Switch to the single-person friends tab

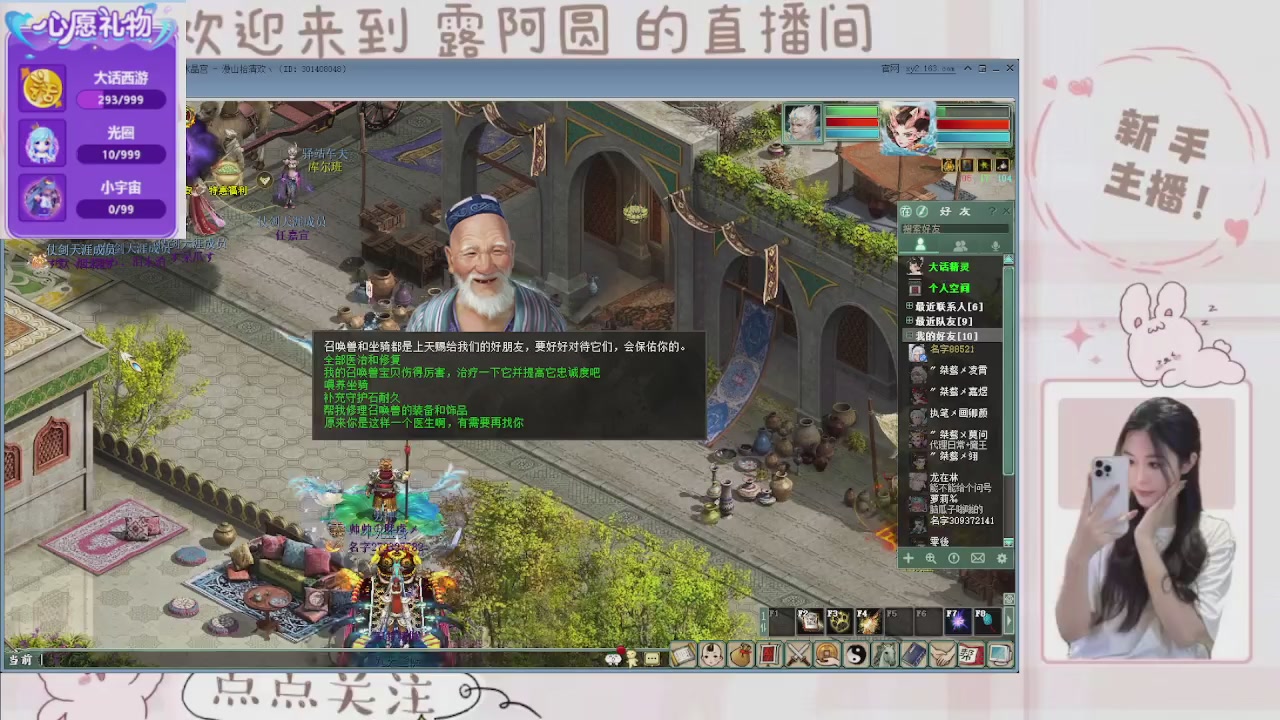(x=920, y=245)
